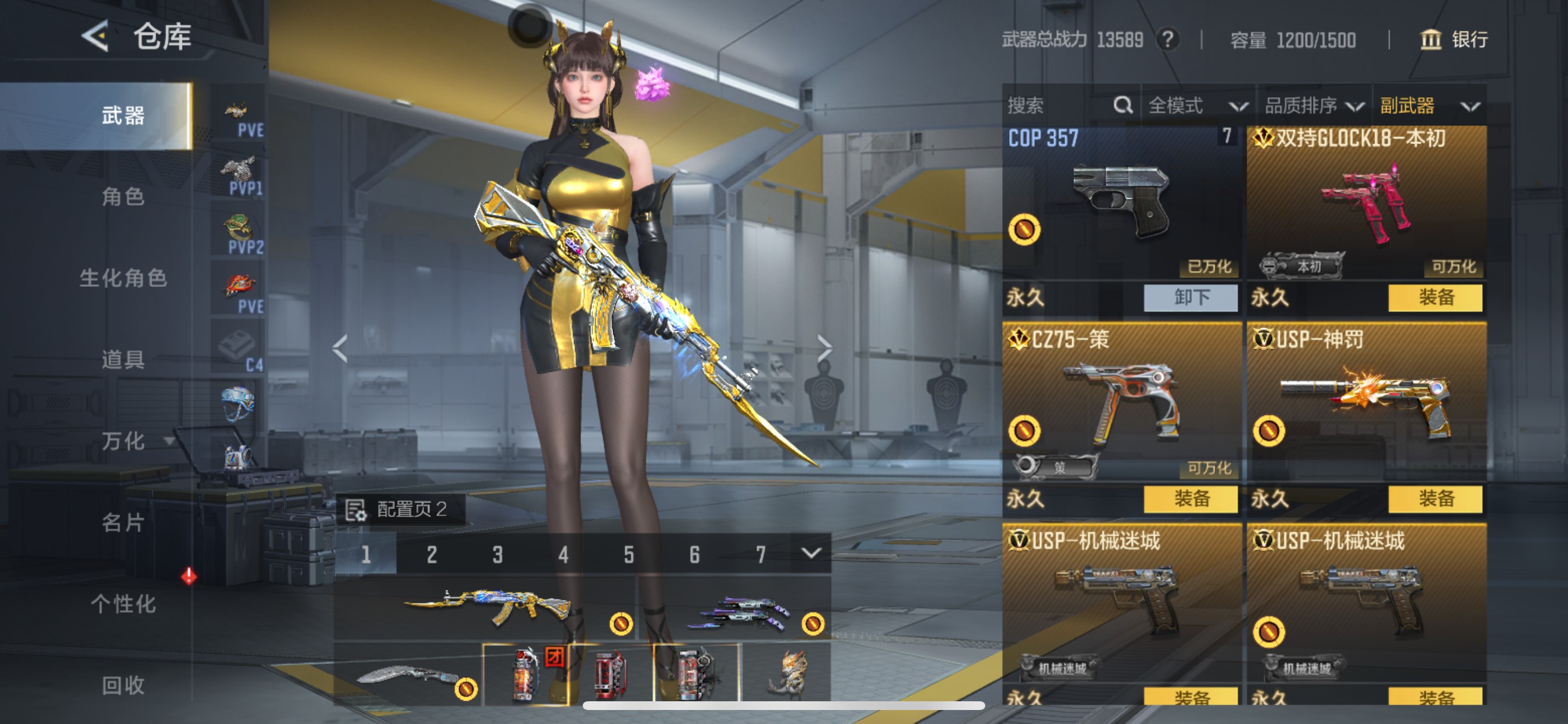Click the 搜索 search field
The image size is (1568, 724).
[x=1059, y=106]
